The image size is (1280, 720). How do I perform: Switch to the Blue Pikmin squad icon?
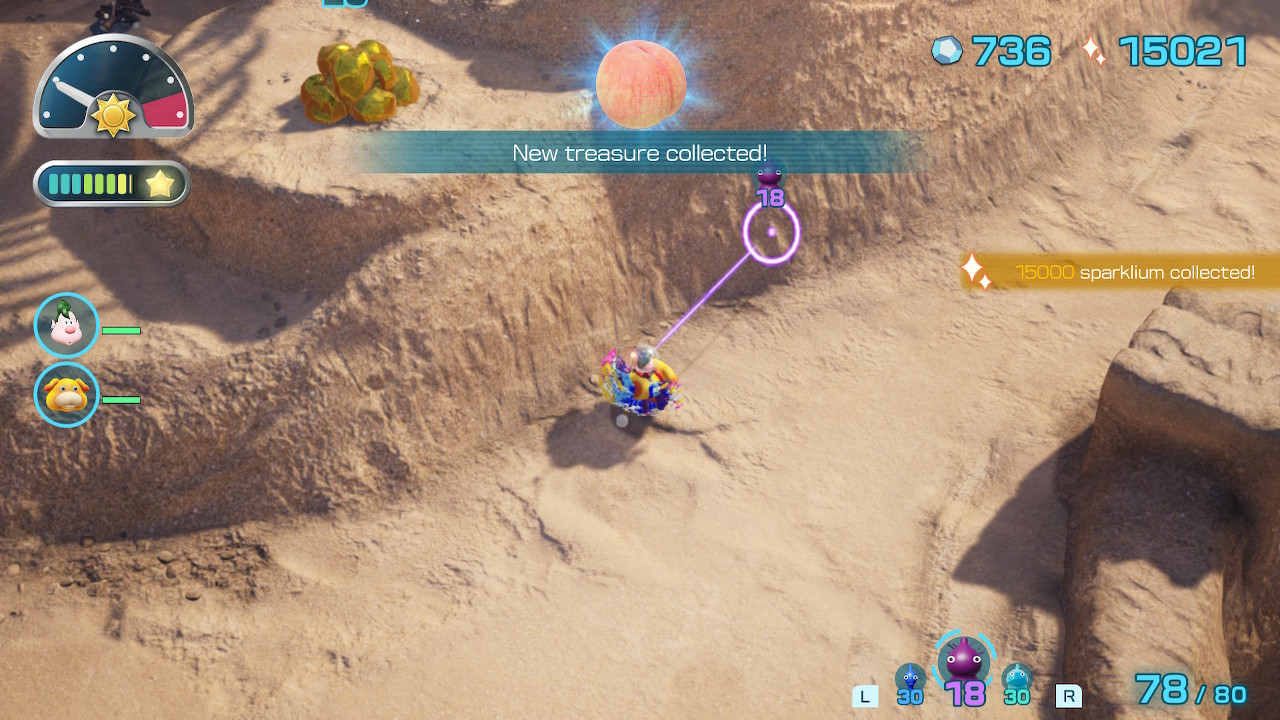[909, 679]
